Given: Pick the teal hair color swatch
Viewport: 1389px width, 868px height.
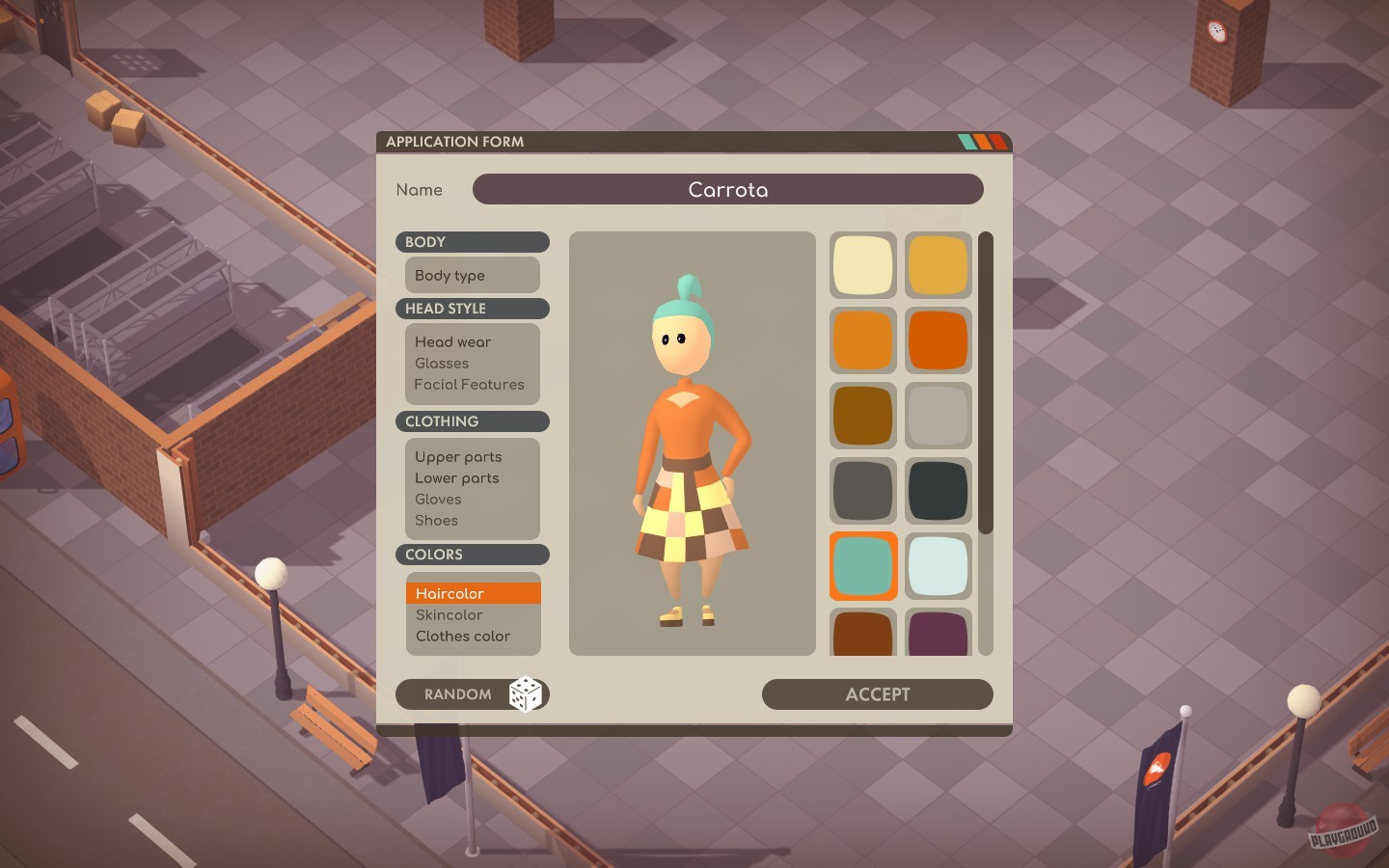Looking at the screenshot, I should (862, 566).
